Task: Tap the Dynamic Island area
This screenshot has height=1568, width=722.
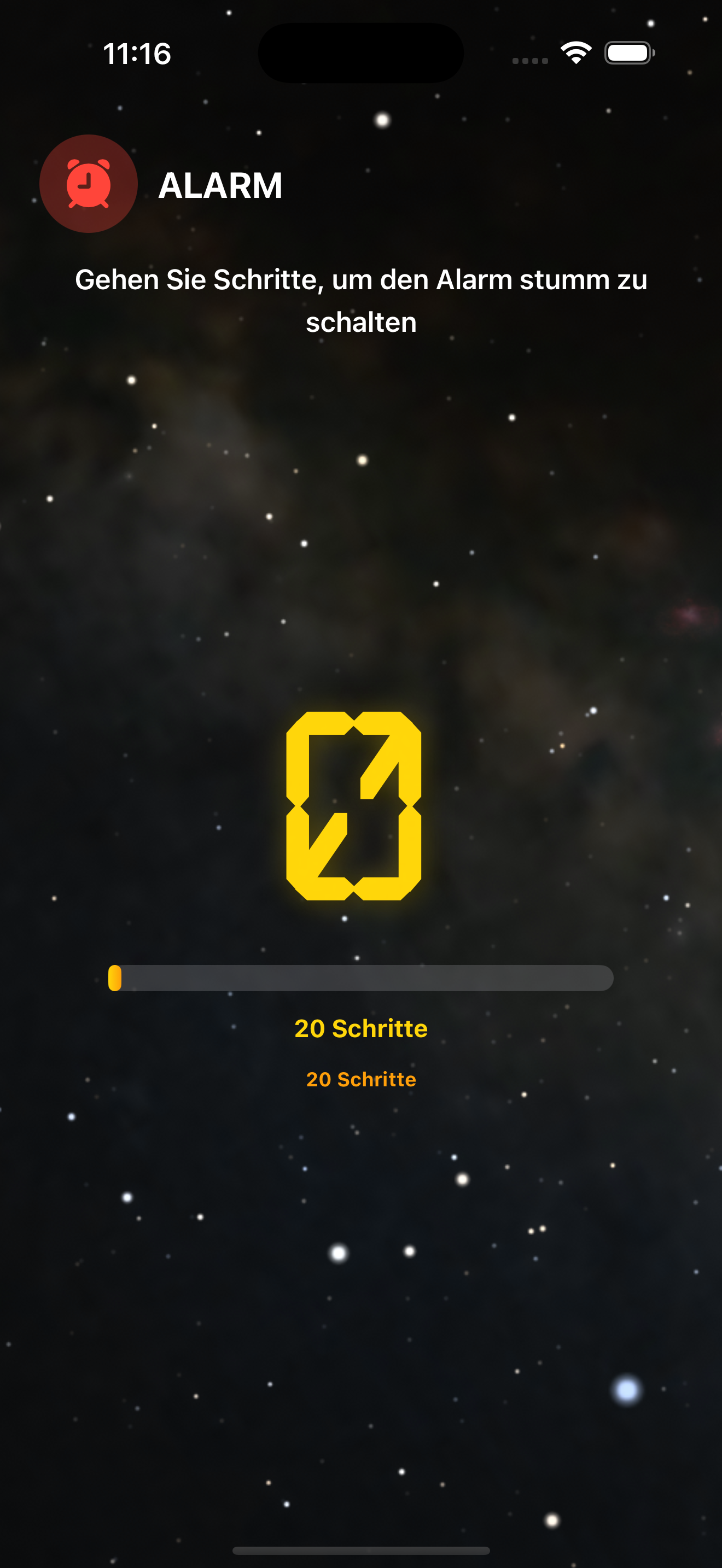Action: pyautogui.click(x=360, y=52)
